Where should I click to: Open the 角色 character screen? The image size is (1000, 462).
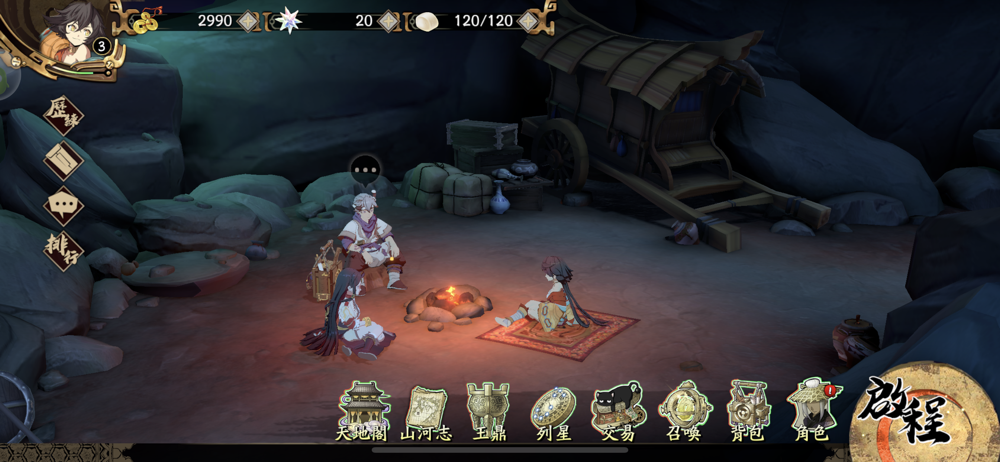812,410
